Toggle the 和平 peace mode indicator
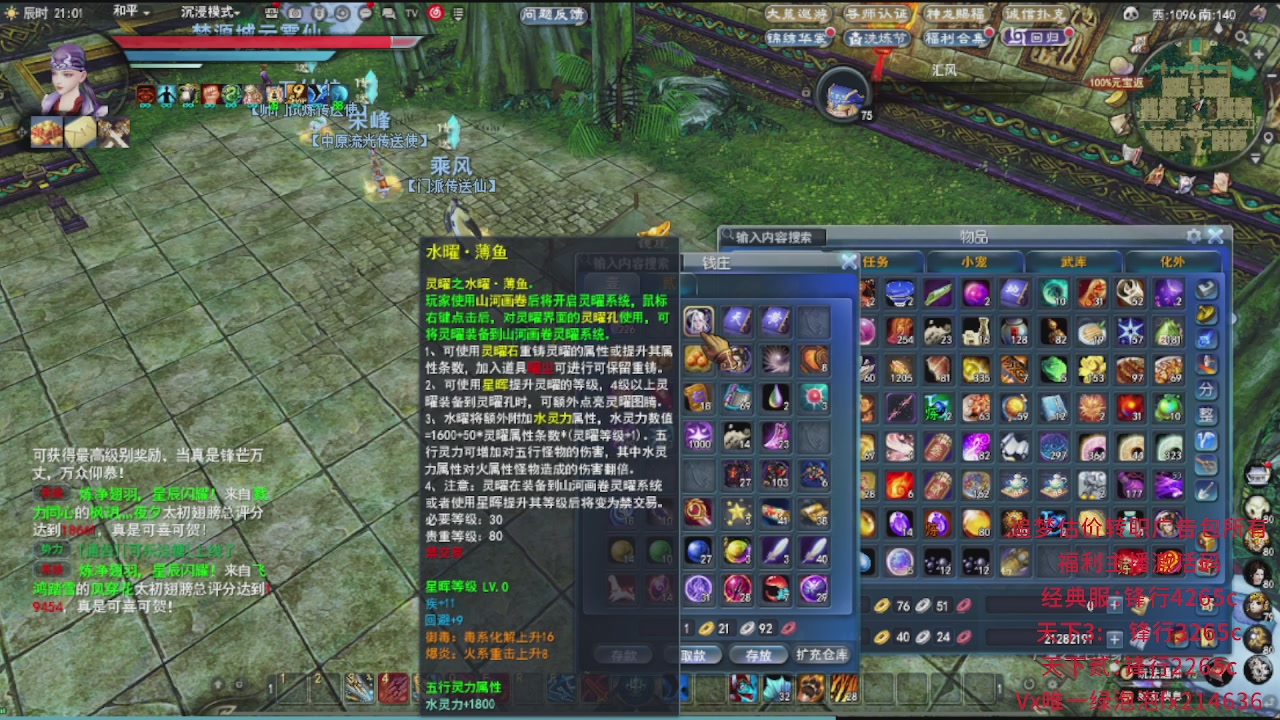Image resolution: width=1280 pixels, height=720 pixels. (x=125, y=11)
